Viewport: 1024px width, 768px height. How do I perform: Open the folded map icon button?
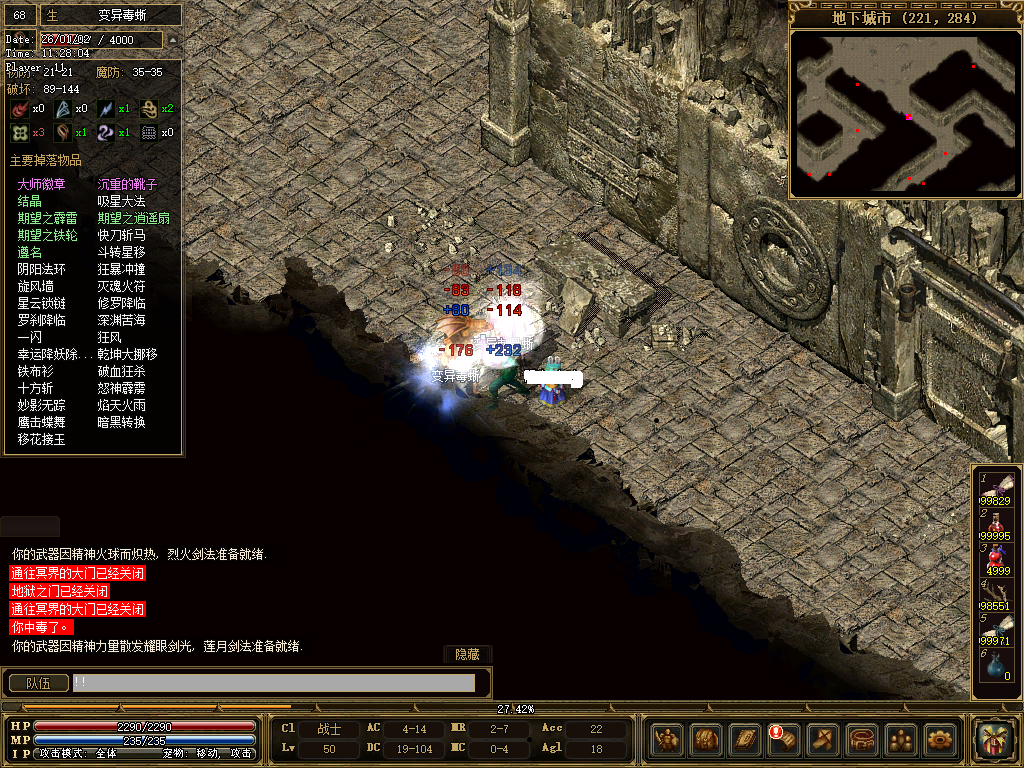point(823,740)
